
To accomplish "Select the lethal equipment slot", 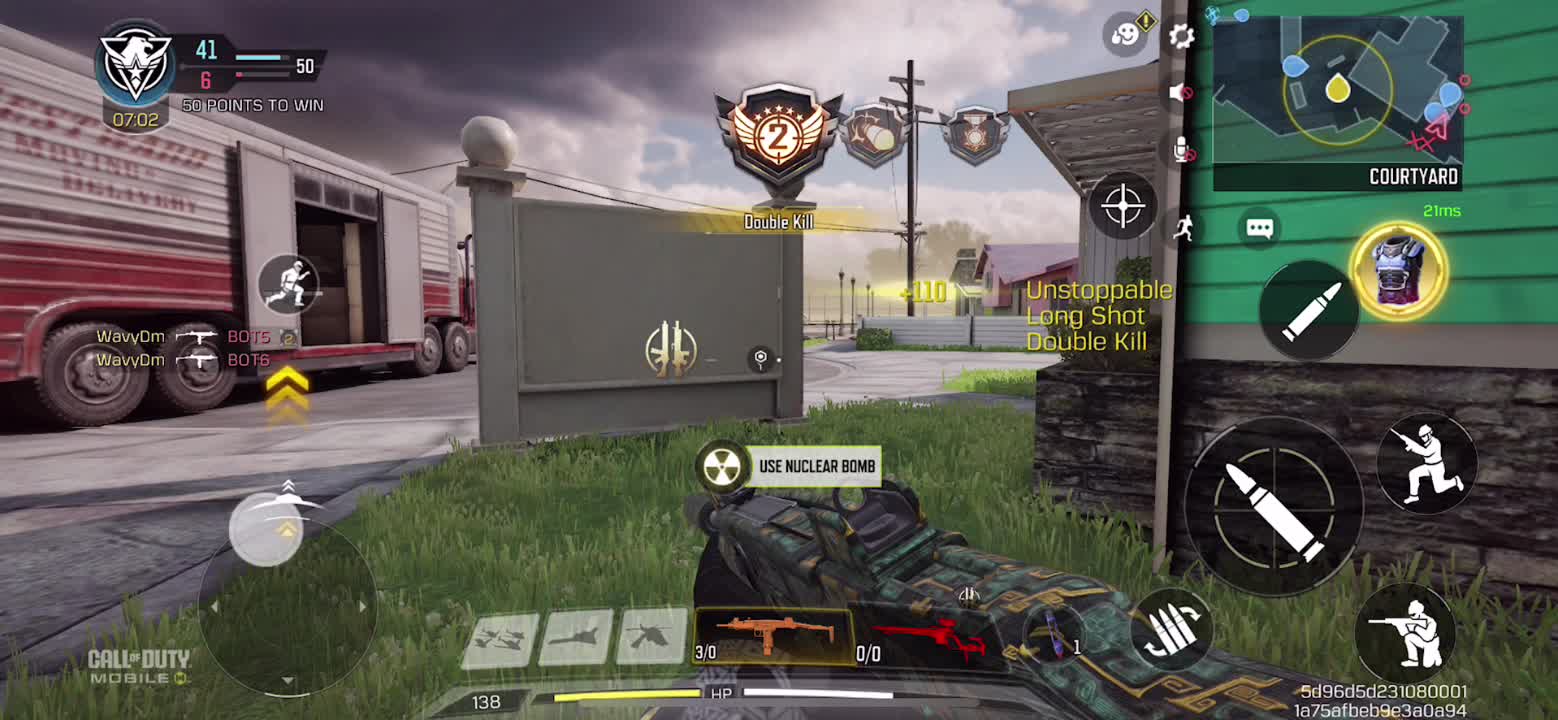I will coord(1055,635).
